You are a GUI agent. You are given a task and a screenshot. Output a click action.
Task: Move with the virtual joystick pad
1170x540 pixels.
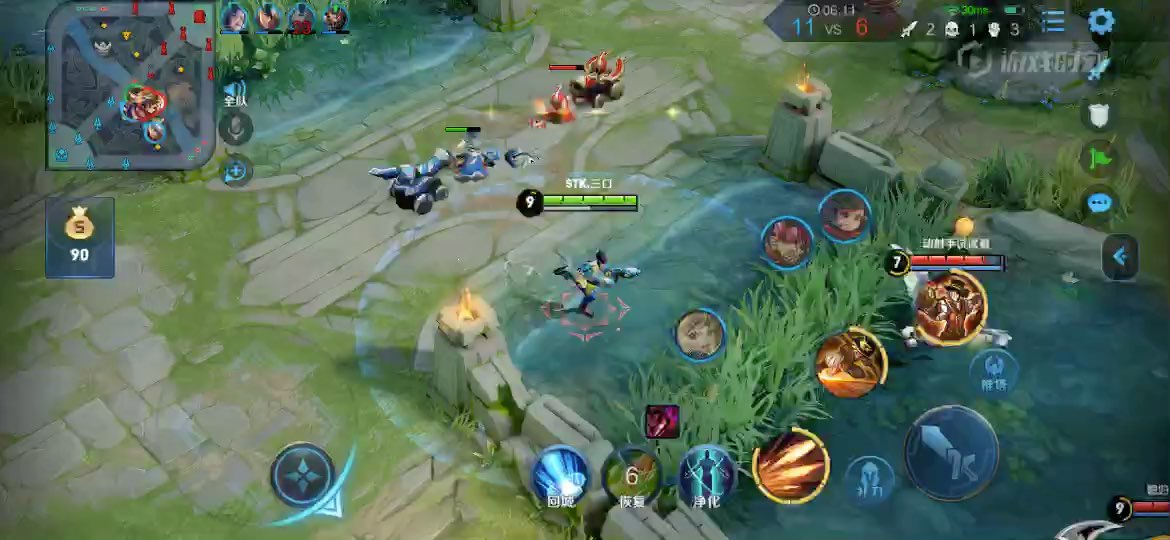pos(303,475)
